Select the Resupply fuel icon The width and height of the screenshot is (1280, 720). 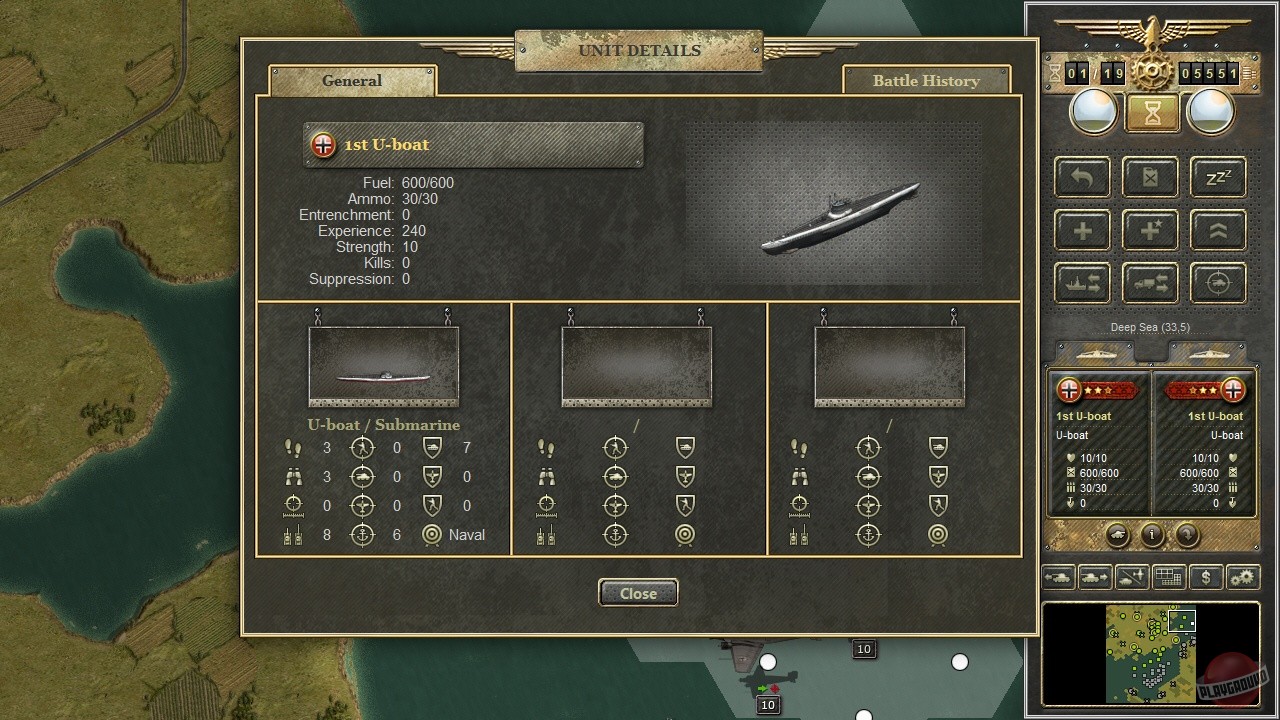point(1149,177)
